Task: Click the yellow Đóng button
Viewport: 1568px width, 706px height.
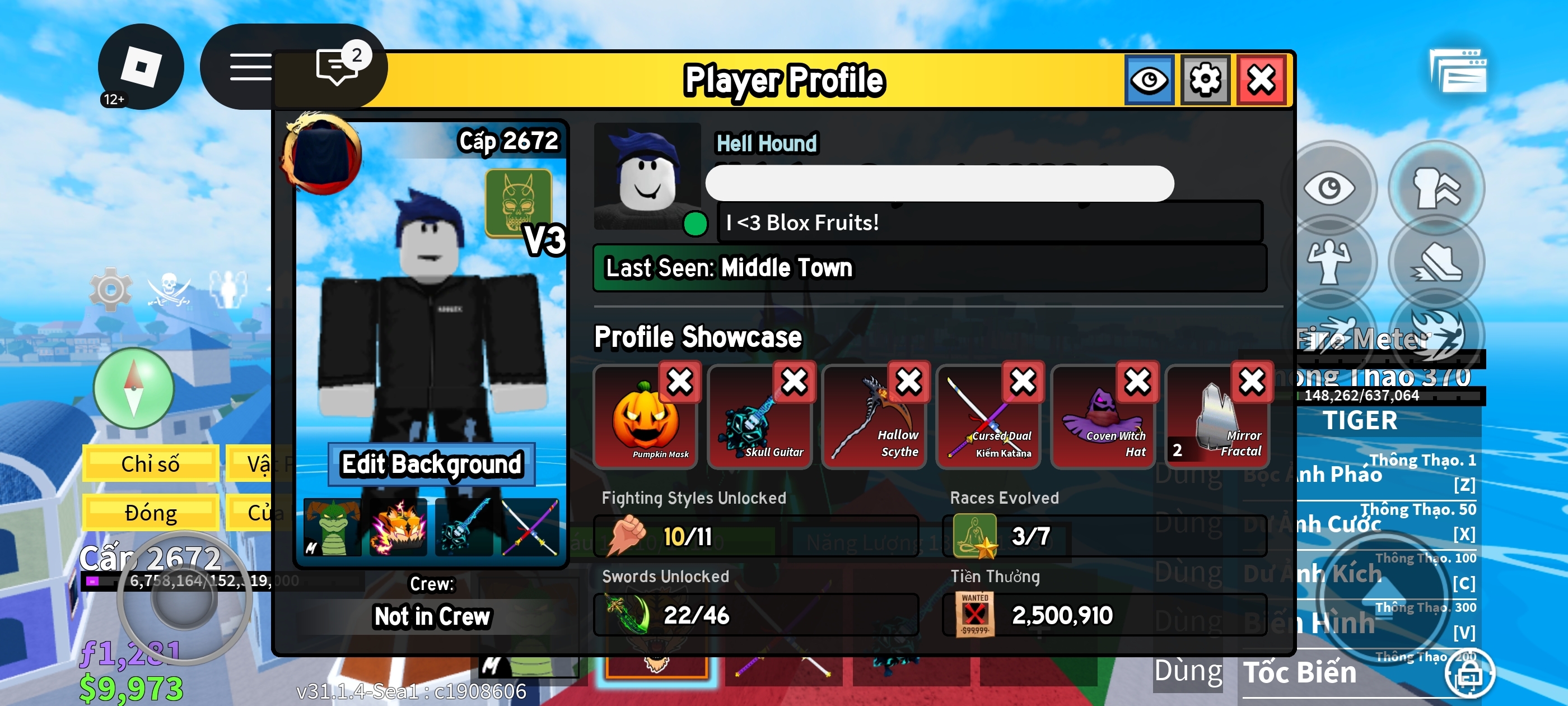Action: pos(150,513)
